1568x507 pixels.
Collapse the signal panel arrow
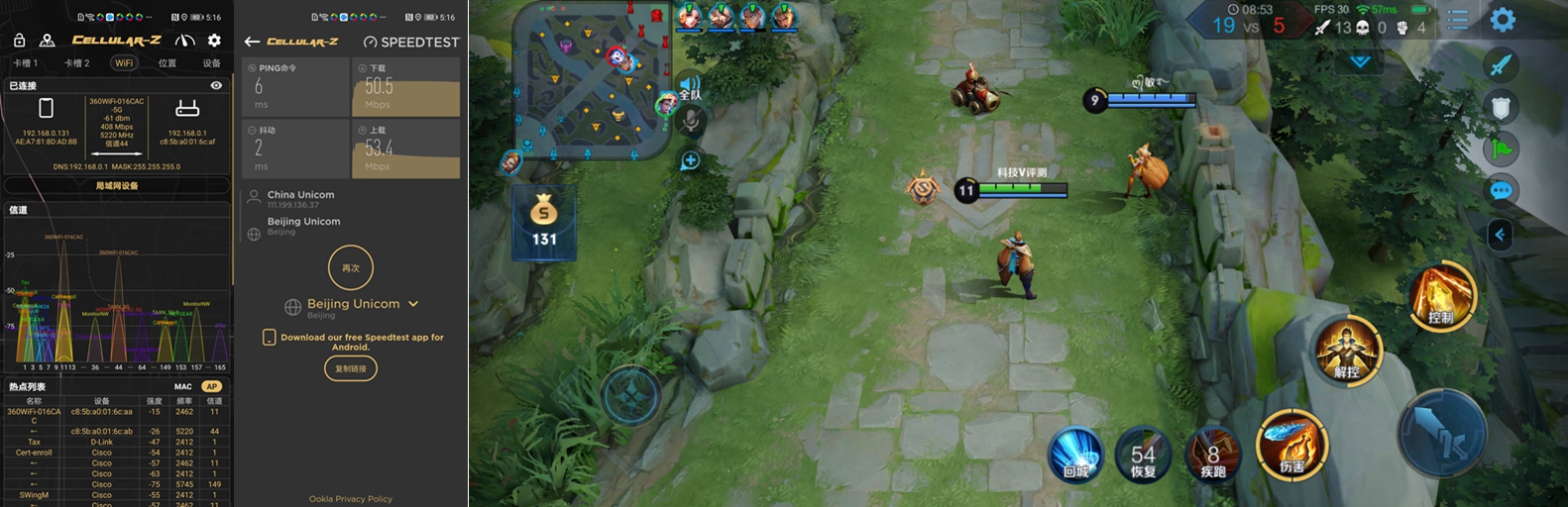pyautogui.click(x=1500, y=235)
